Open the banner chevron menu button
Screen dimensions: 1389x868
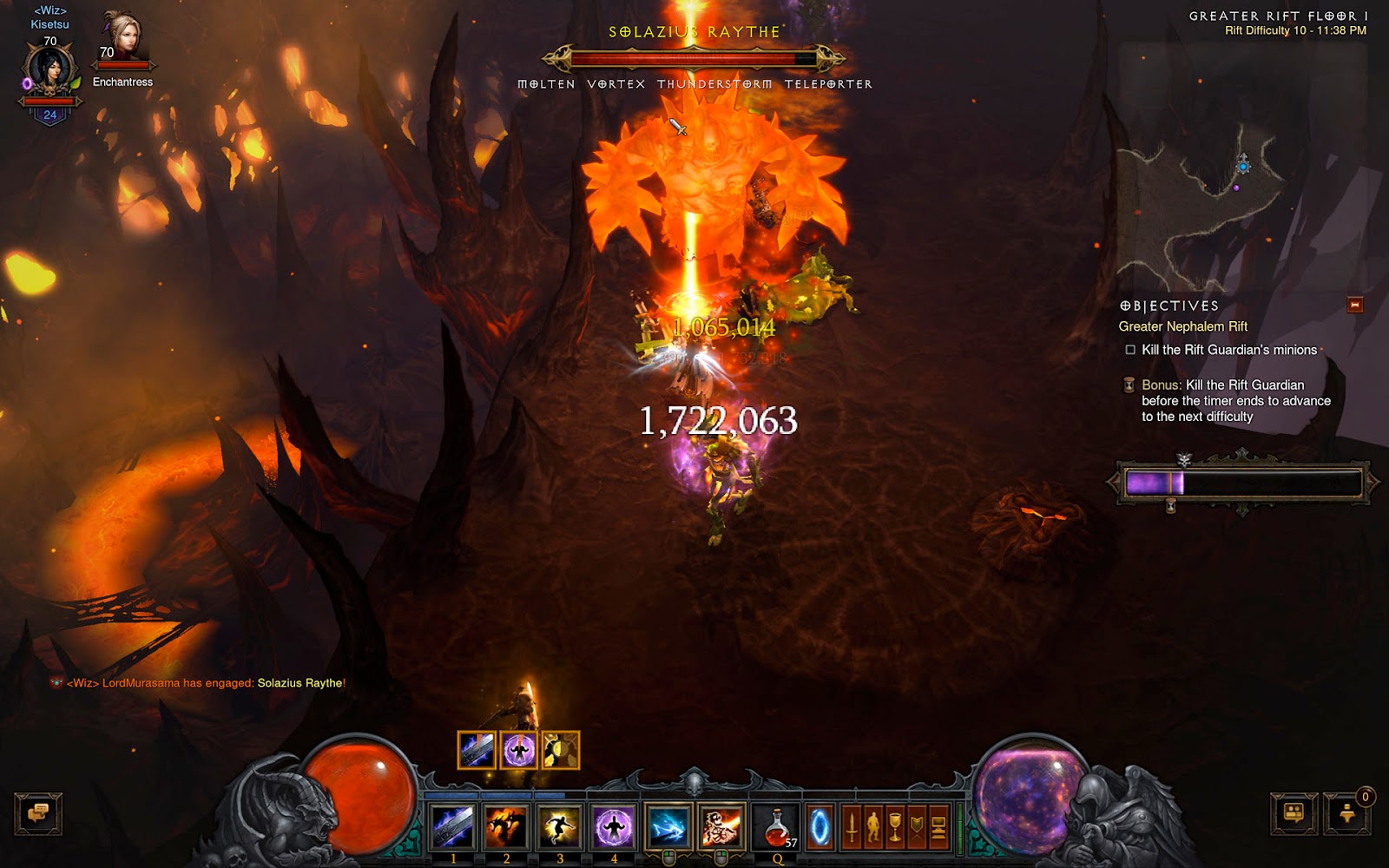(x=917, y=826)
